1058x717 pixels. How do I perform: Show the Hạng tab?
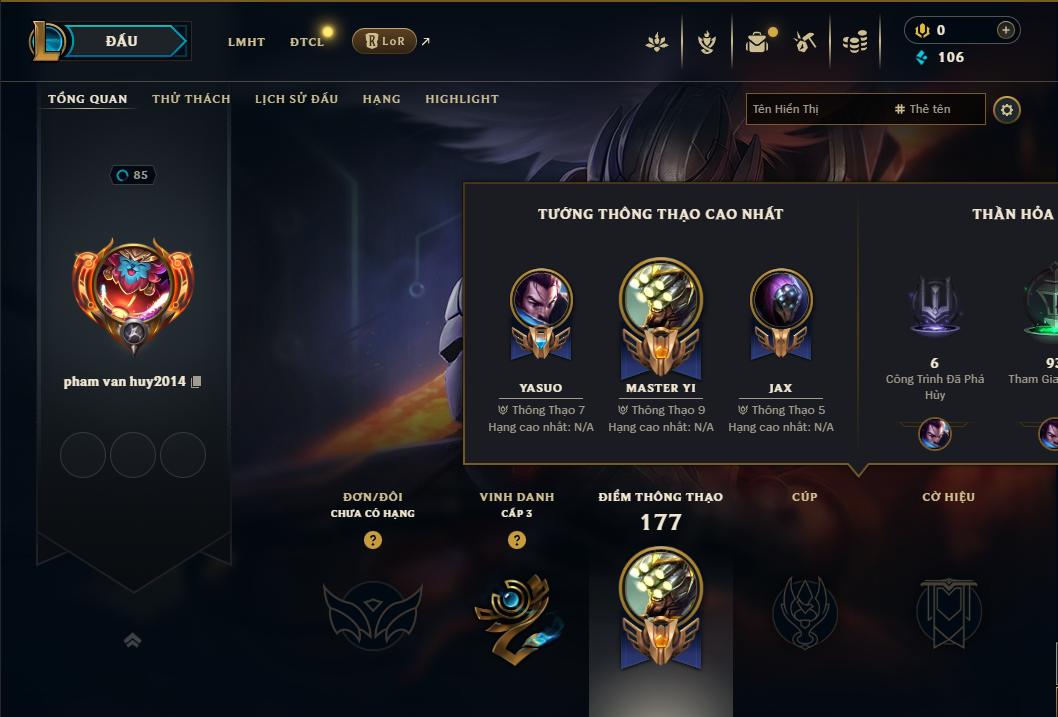coord(381,99)
